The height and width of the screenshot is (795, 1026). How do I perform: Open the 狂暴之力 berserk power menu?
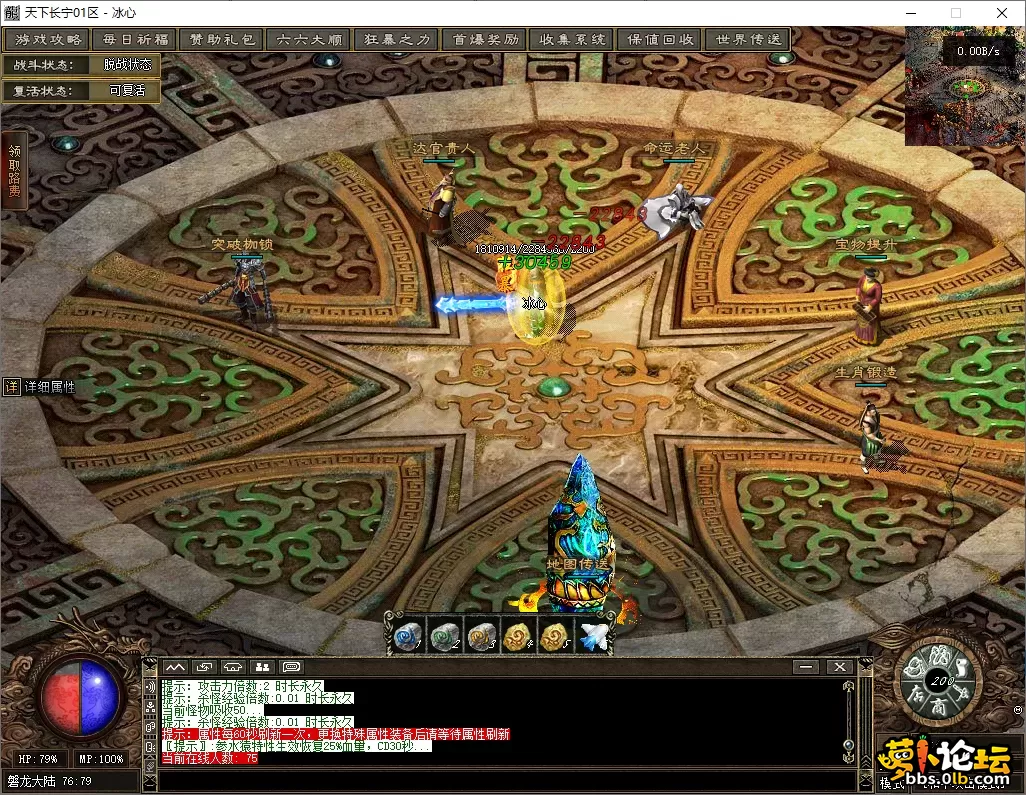coord(396,40)
